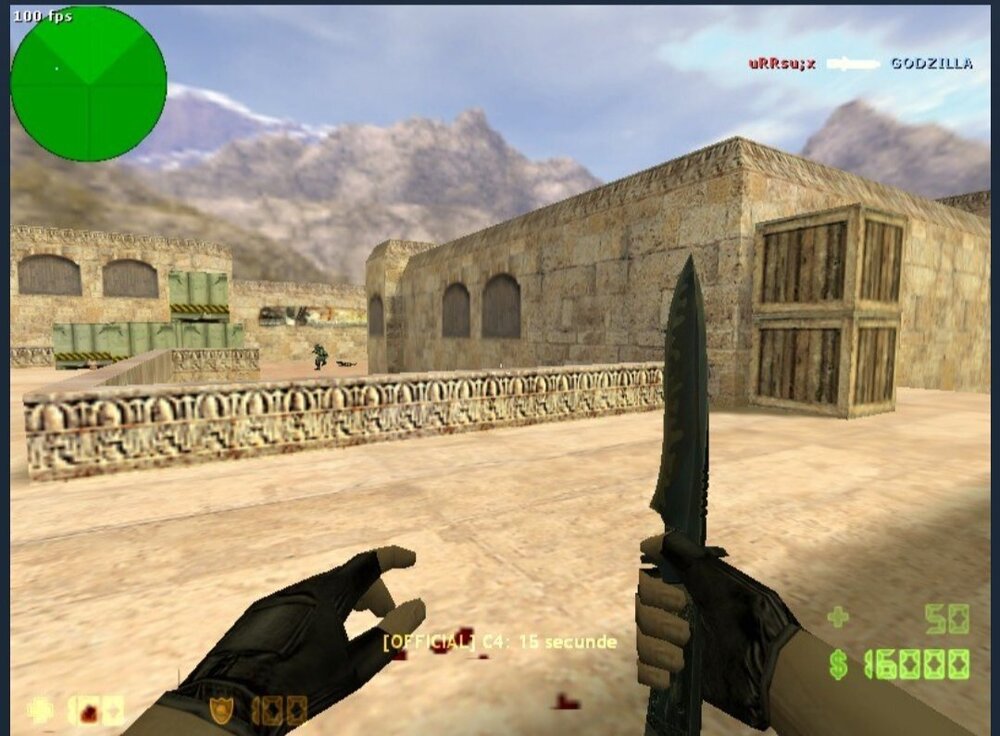
Task: Click the health cross icon
Action: (42, 709)
